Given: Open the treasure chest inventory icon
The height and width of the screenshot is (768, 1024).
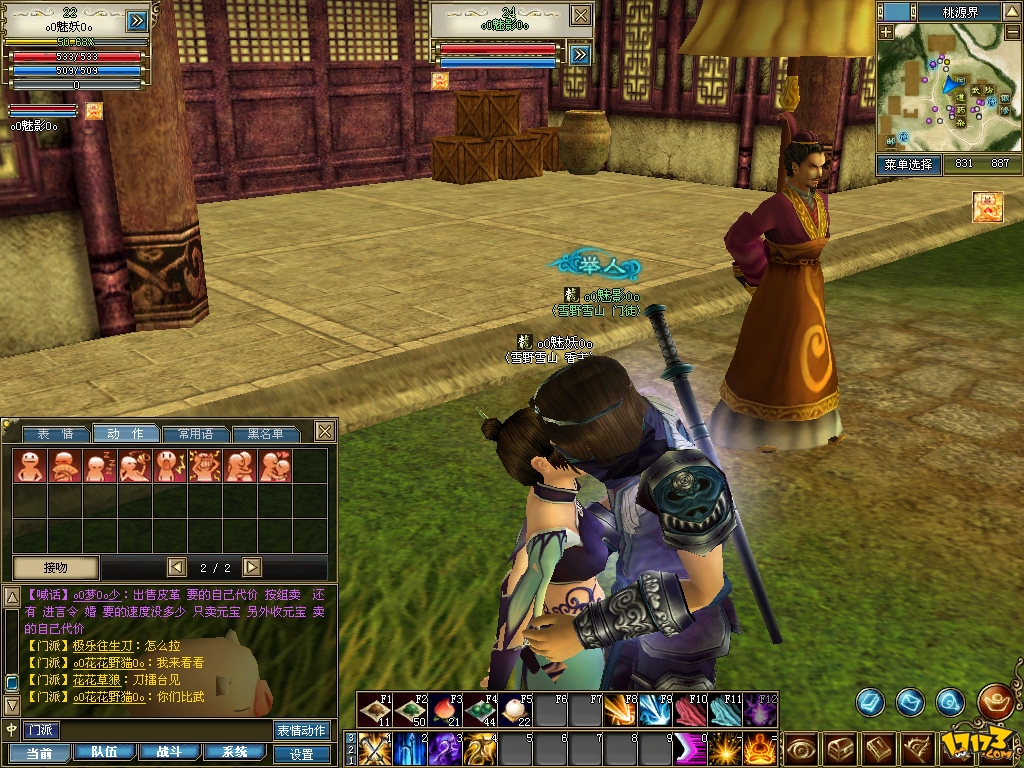Looking at the screenshot, I should [x=838, y=748].
